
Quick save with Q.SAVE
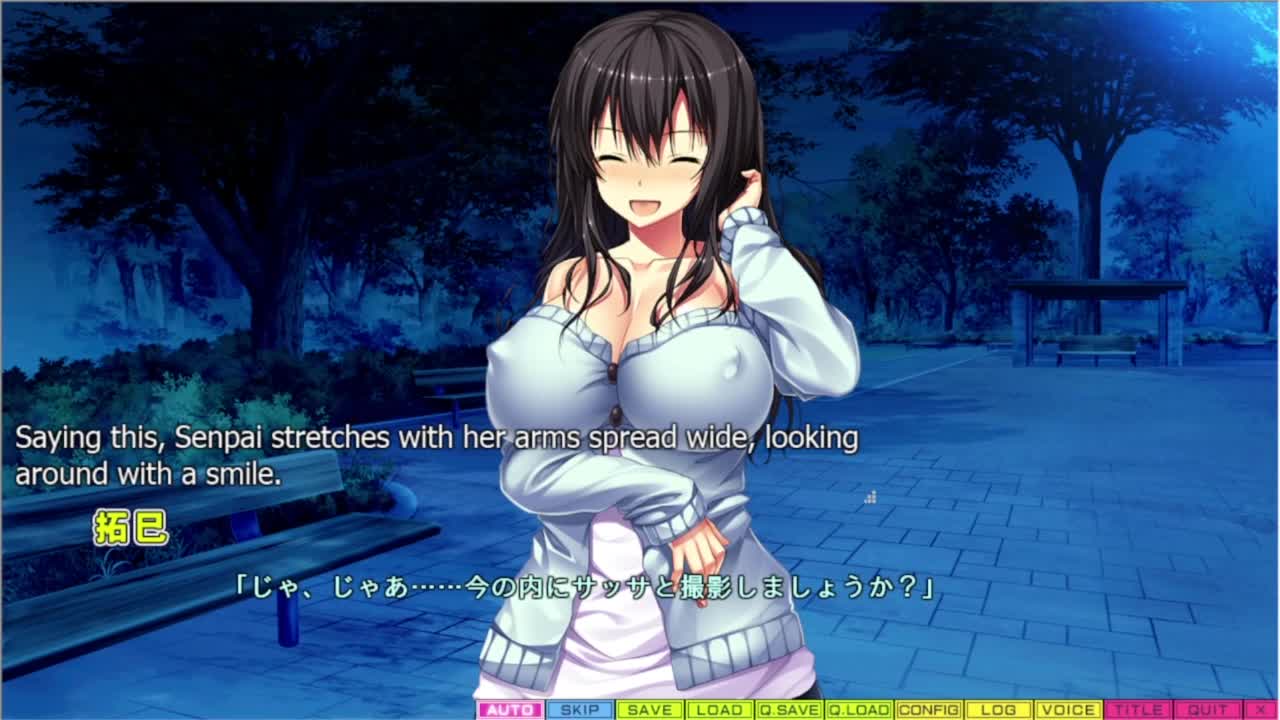coord(788,710)
